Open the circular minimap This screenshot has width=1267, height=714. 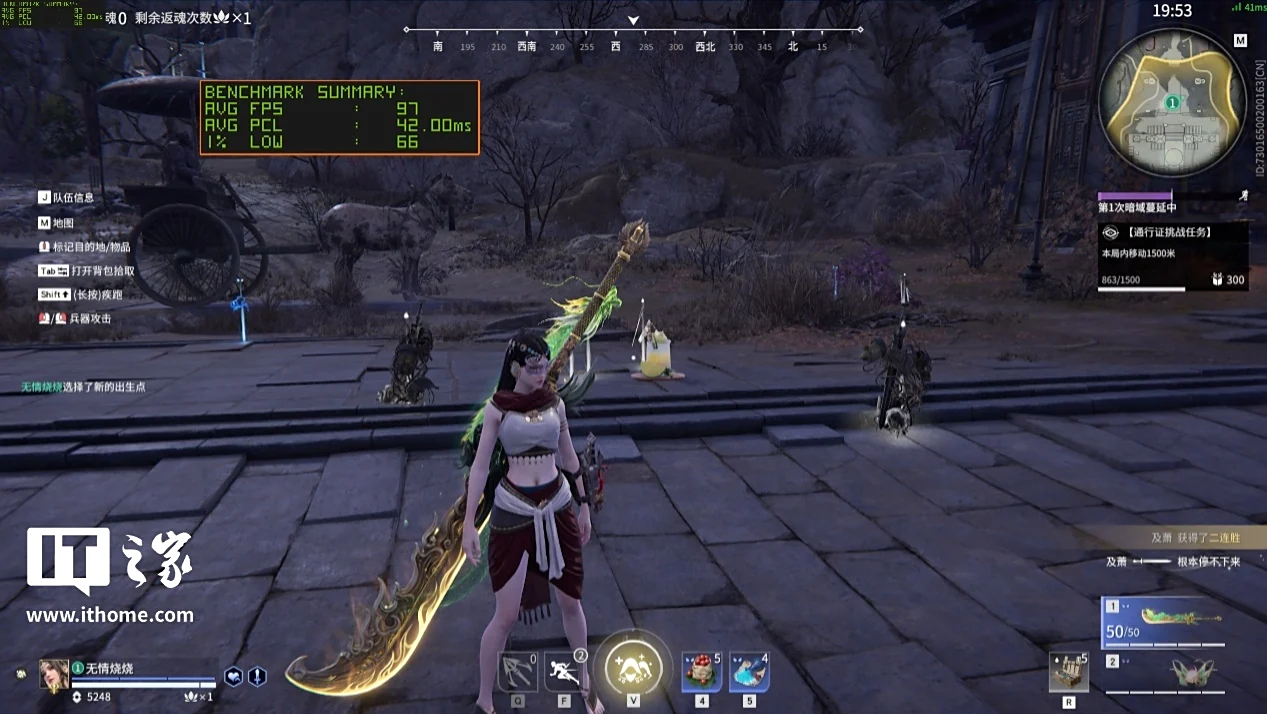tap(1171, 102)
